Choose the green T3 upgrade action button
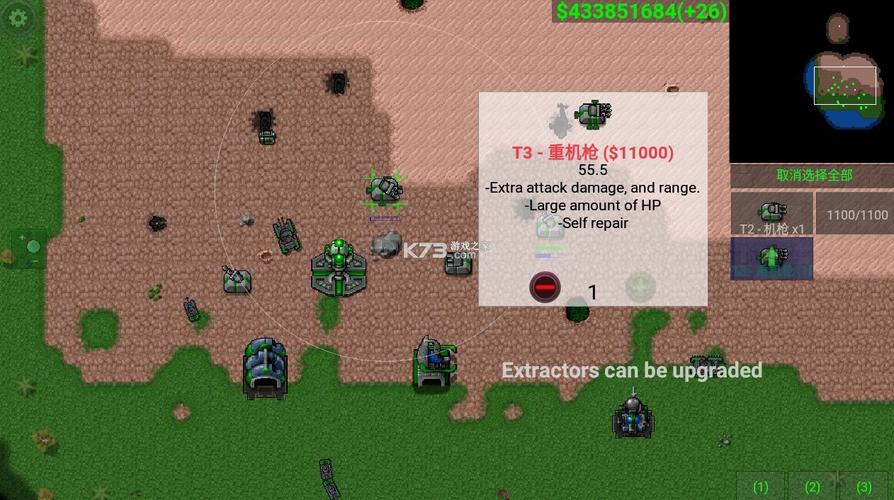Viewport: 894px width, 500px height. click(771, 258)
